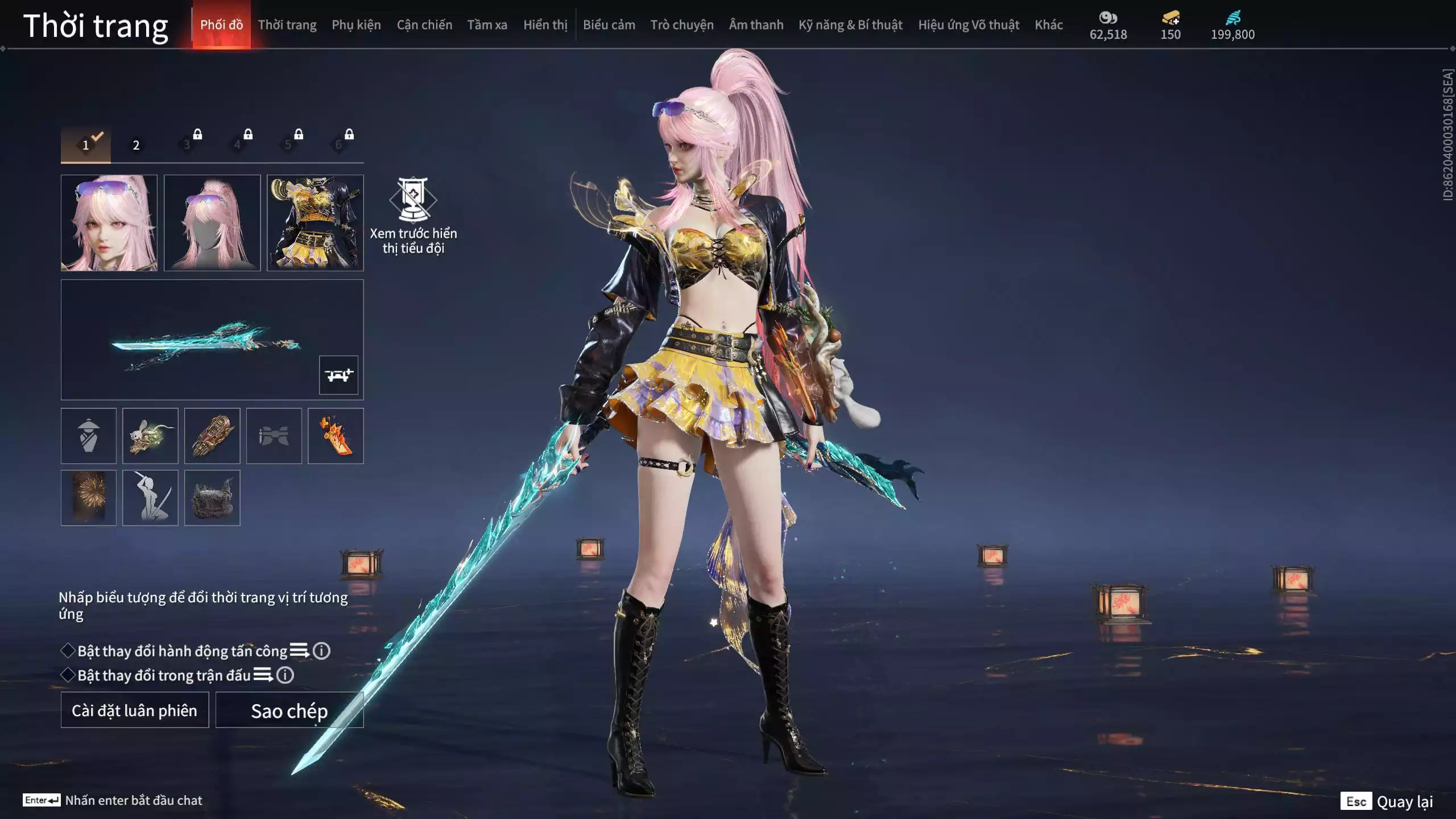The width and height of the screenshot is (1456, 819).
Task: Select outfit preset slot 2
Action: tap(136, 145)
